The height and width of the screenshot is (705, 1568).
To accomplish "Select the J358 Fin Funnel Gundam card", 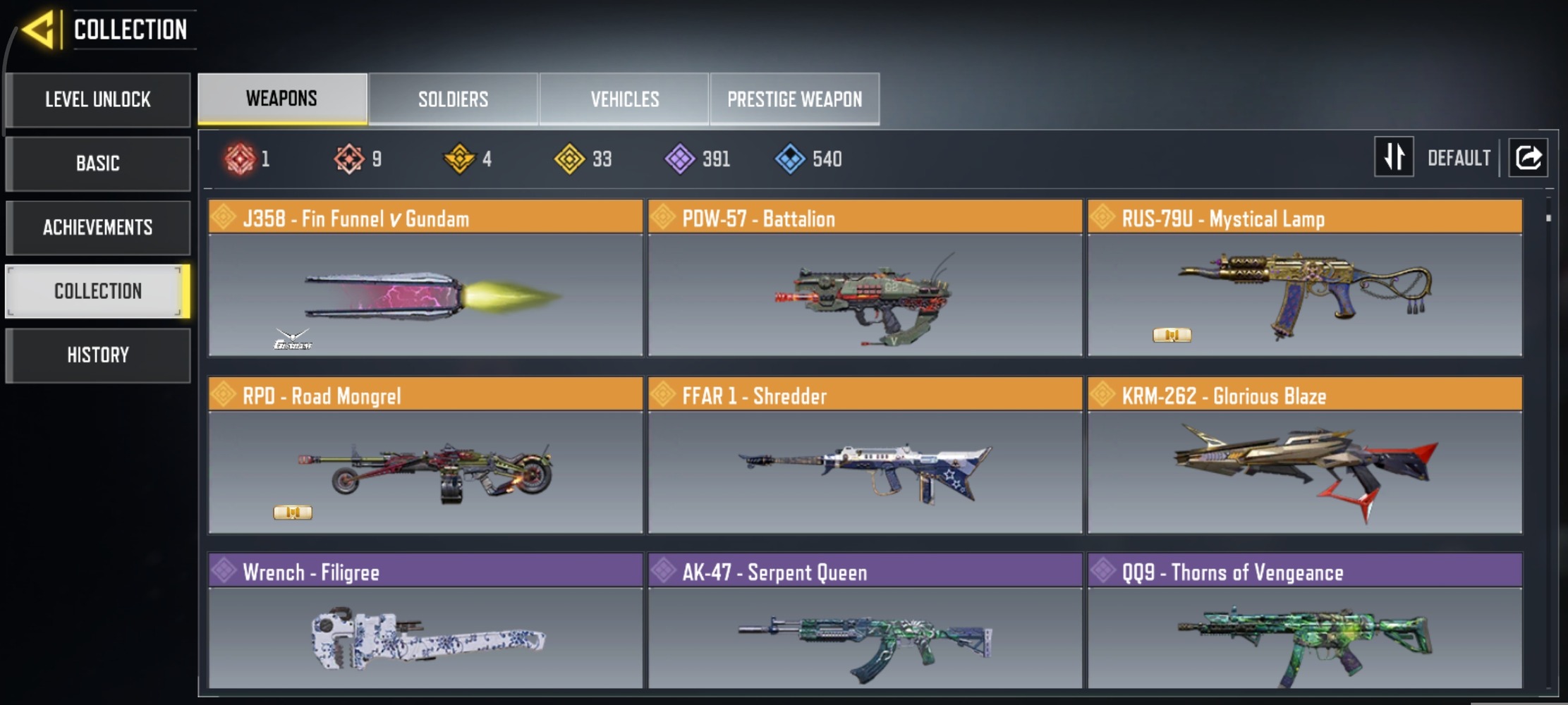I will pyautogui.click(x=425, y=278).
